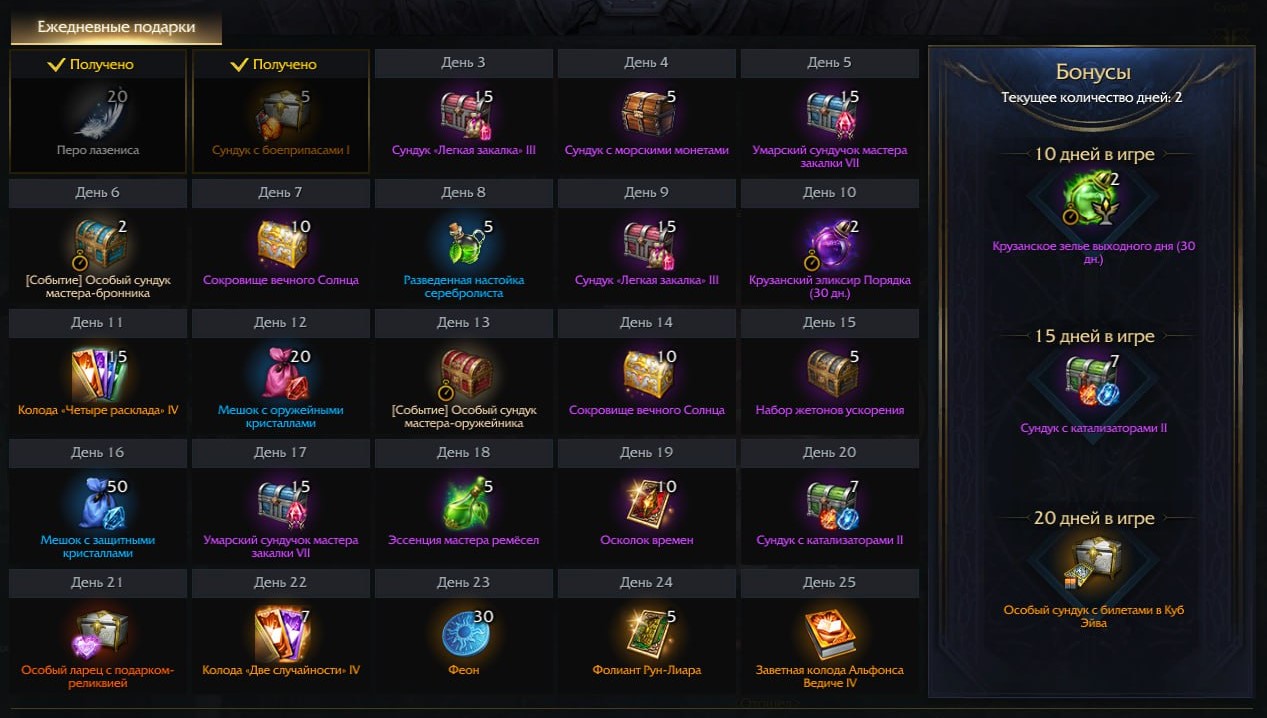Choose the Мешок с оружейными кристаллами bag
This screenshot has width=1267, height=718.
tap(281, 373)
